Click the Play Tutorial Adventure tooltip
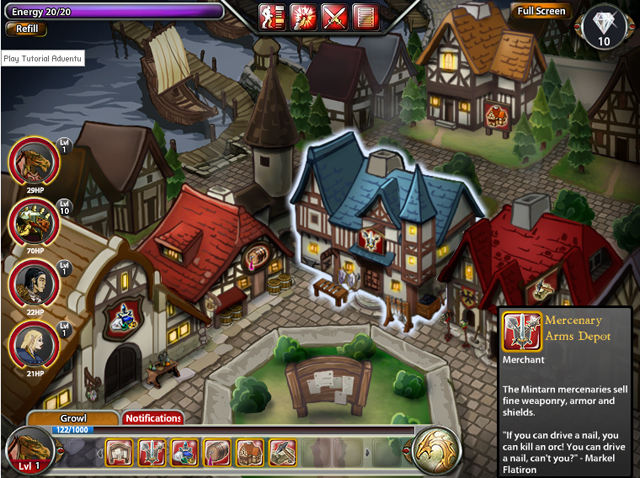Screen dimensions: 640x478 (x=42, y=59)
